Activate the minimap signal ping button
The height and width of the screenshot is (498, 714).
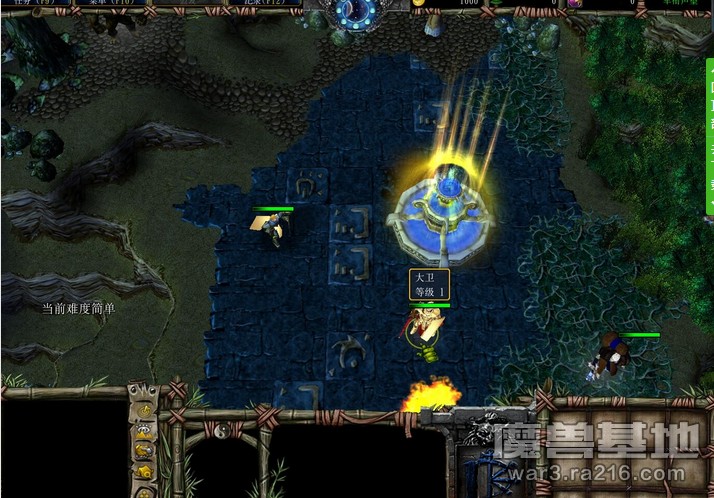144,412
